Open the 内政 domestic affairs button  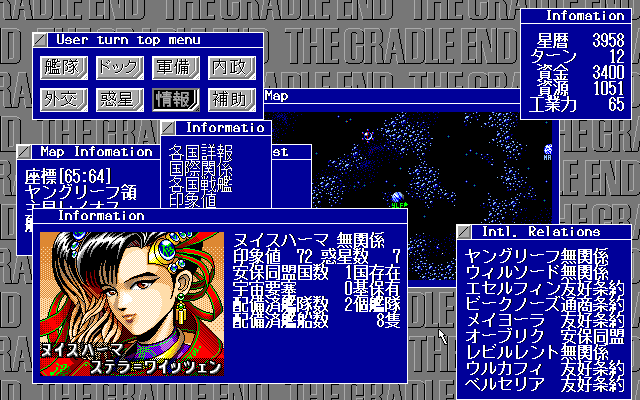click(231, 67)
